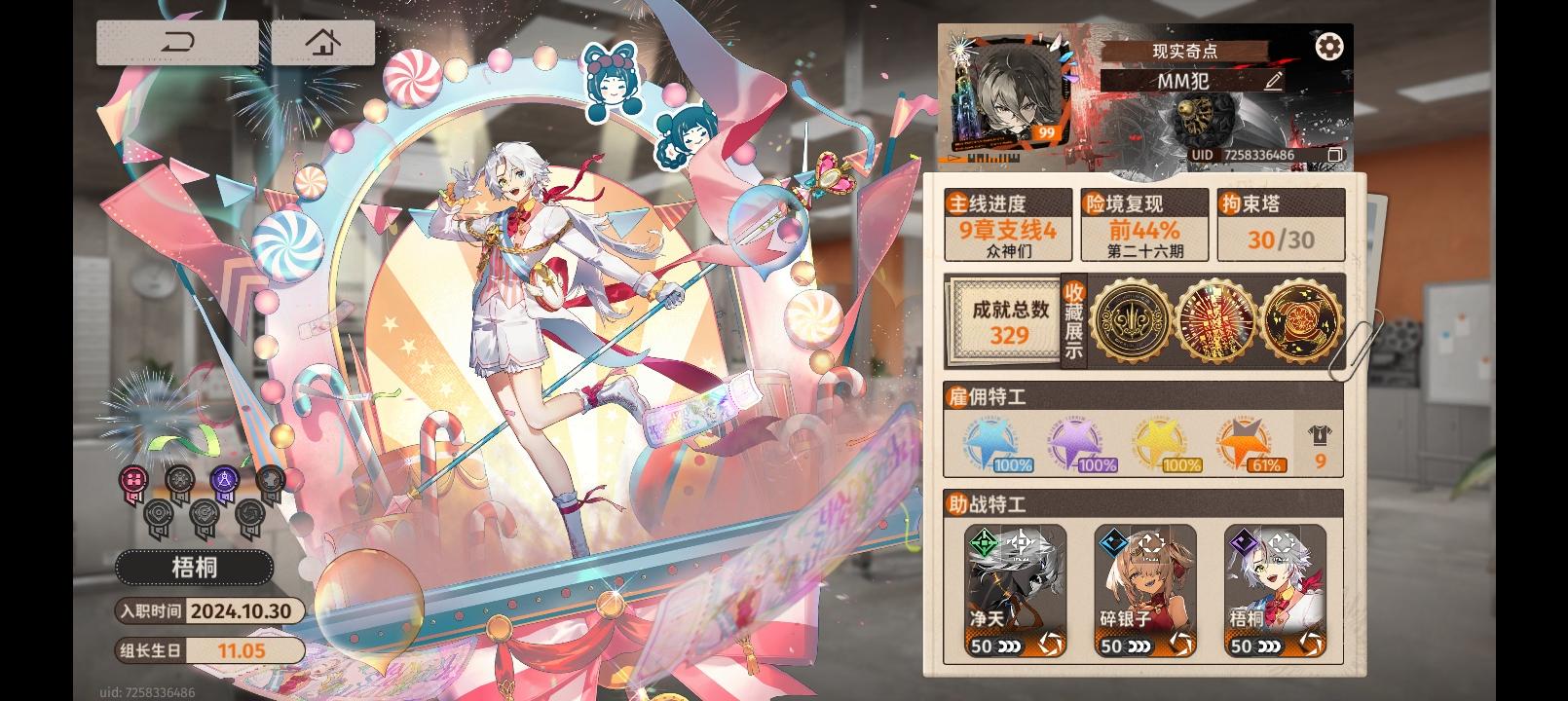Select the pink medal badge at bottom left

(x=133, y=479)
